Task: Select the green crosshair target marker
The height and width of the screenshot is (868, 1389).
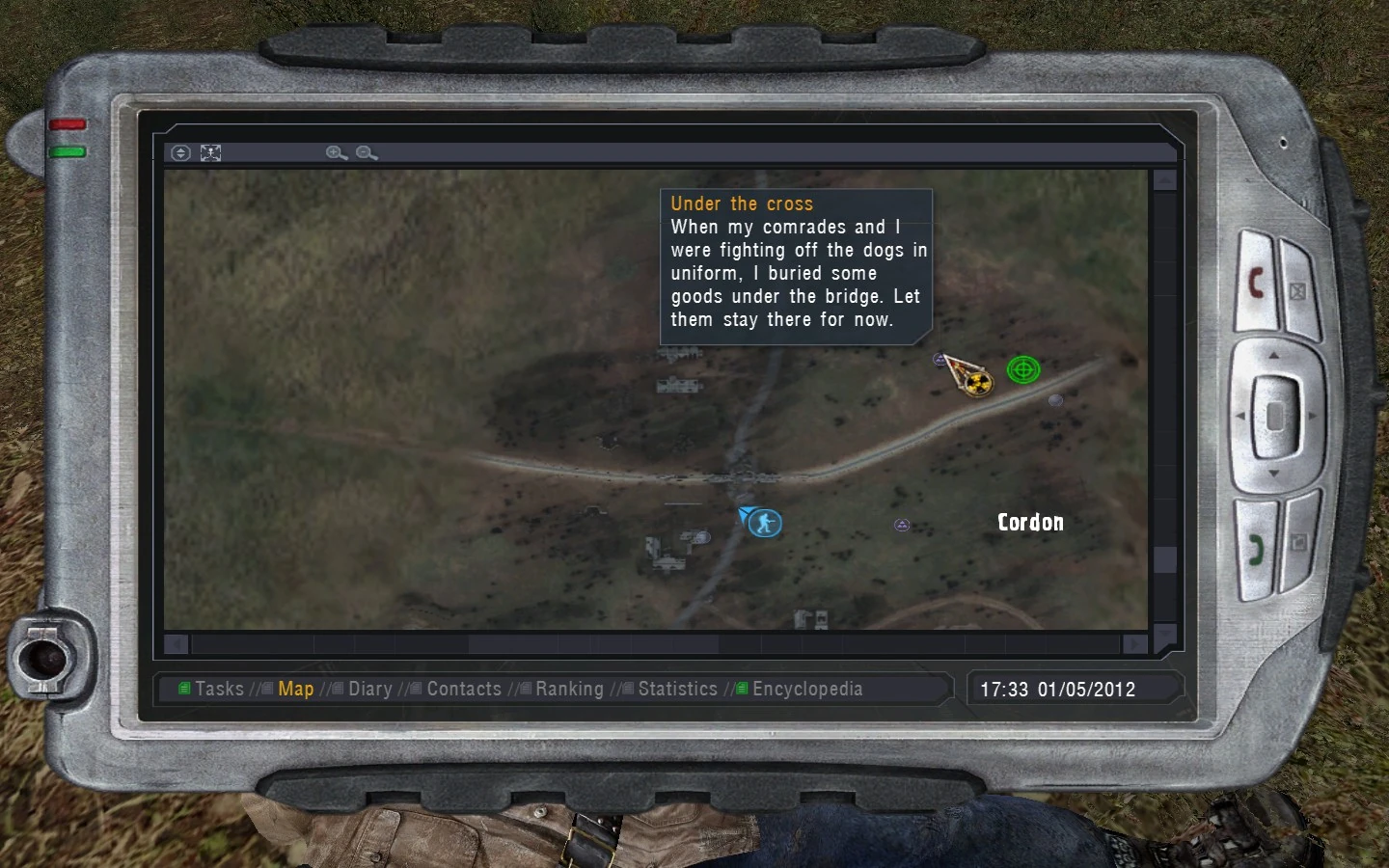Action: 1023,368
